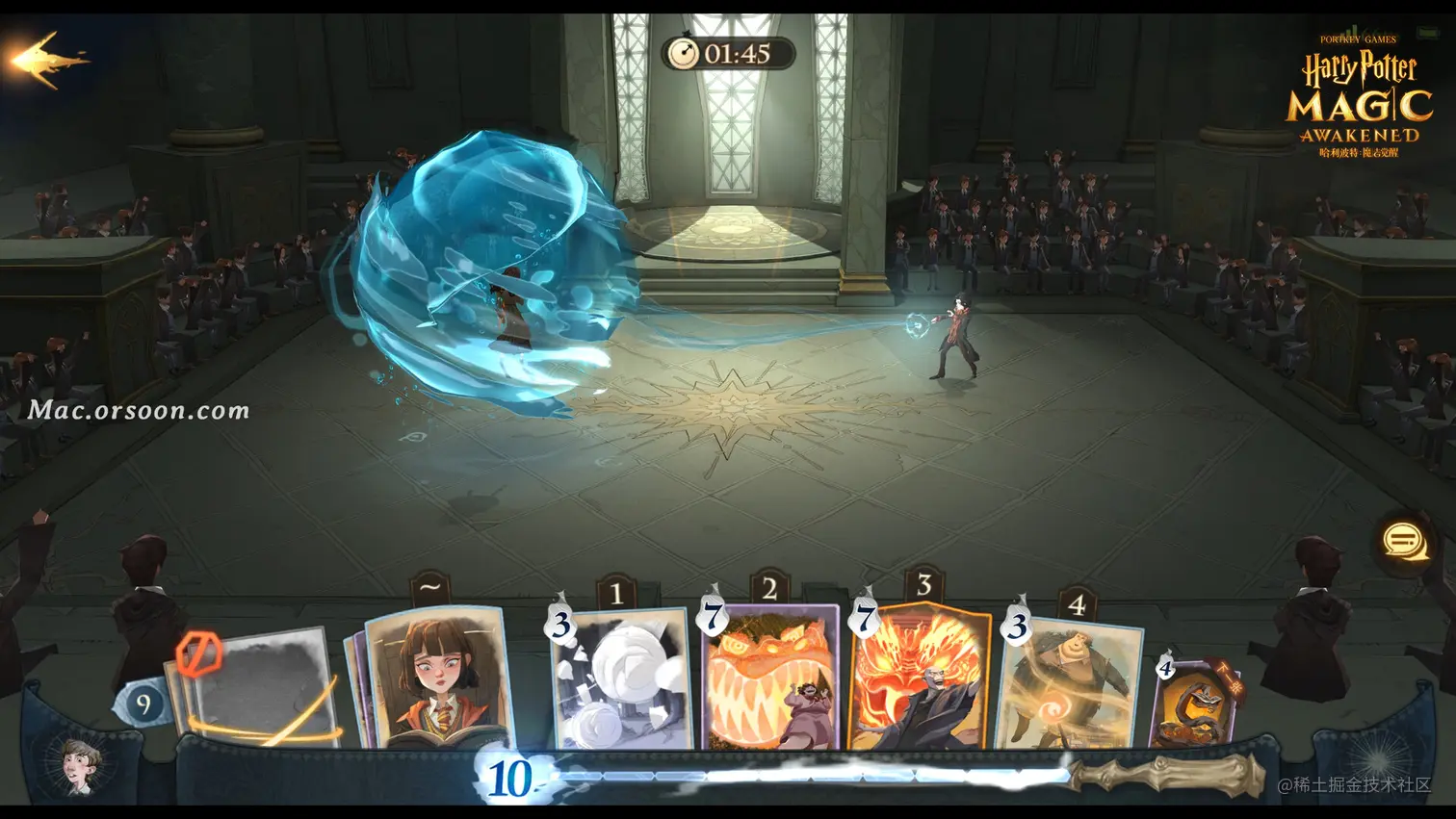
Task: Select the Hermione companion card
Action: [438, 678]
